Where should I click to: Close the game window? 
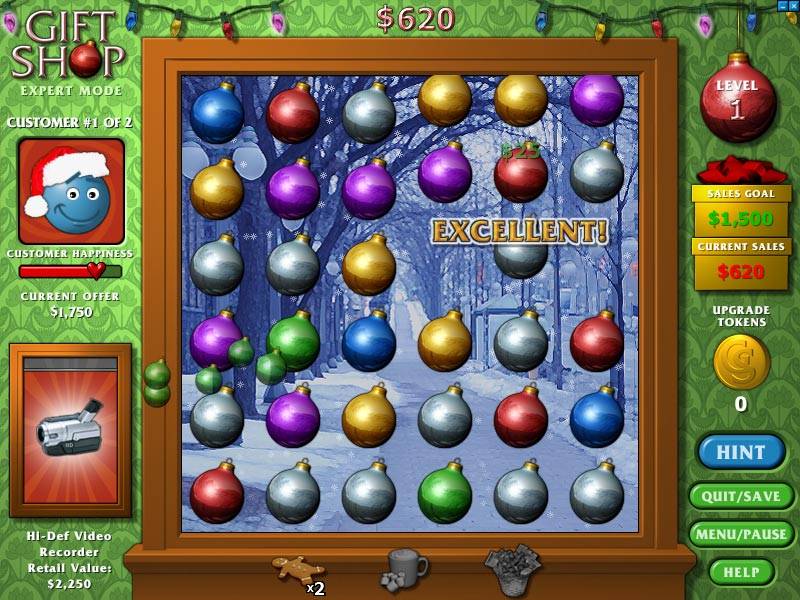[x=794, y=6]
